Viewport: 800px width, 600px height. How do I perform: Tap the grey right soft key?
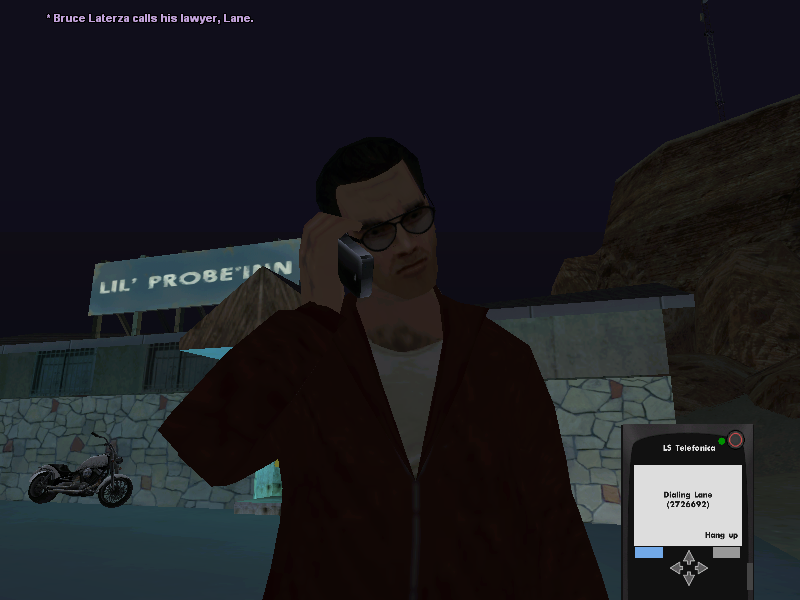[726, 552]
